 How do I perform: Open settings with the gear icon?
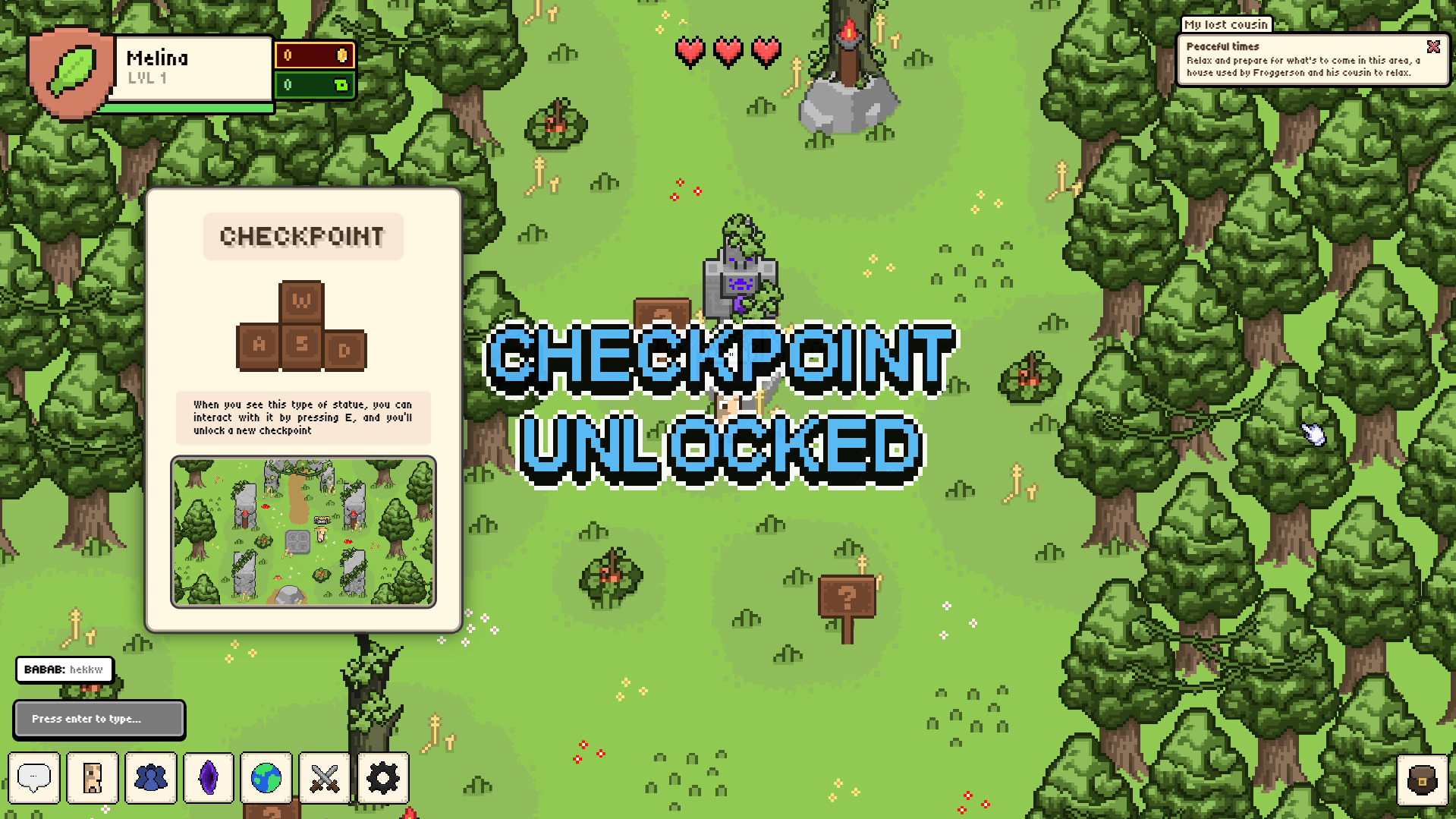pos(383,778)
